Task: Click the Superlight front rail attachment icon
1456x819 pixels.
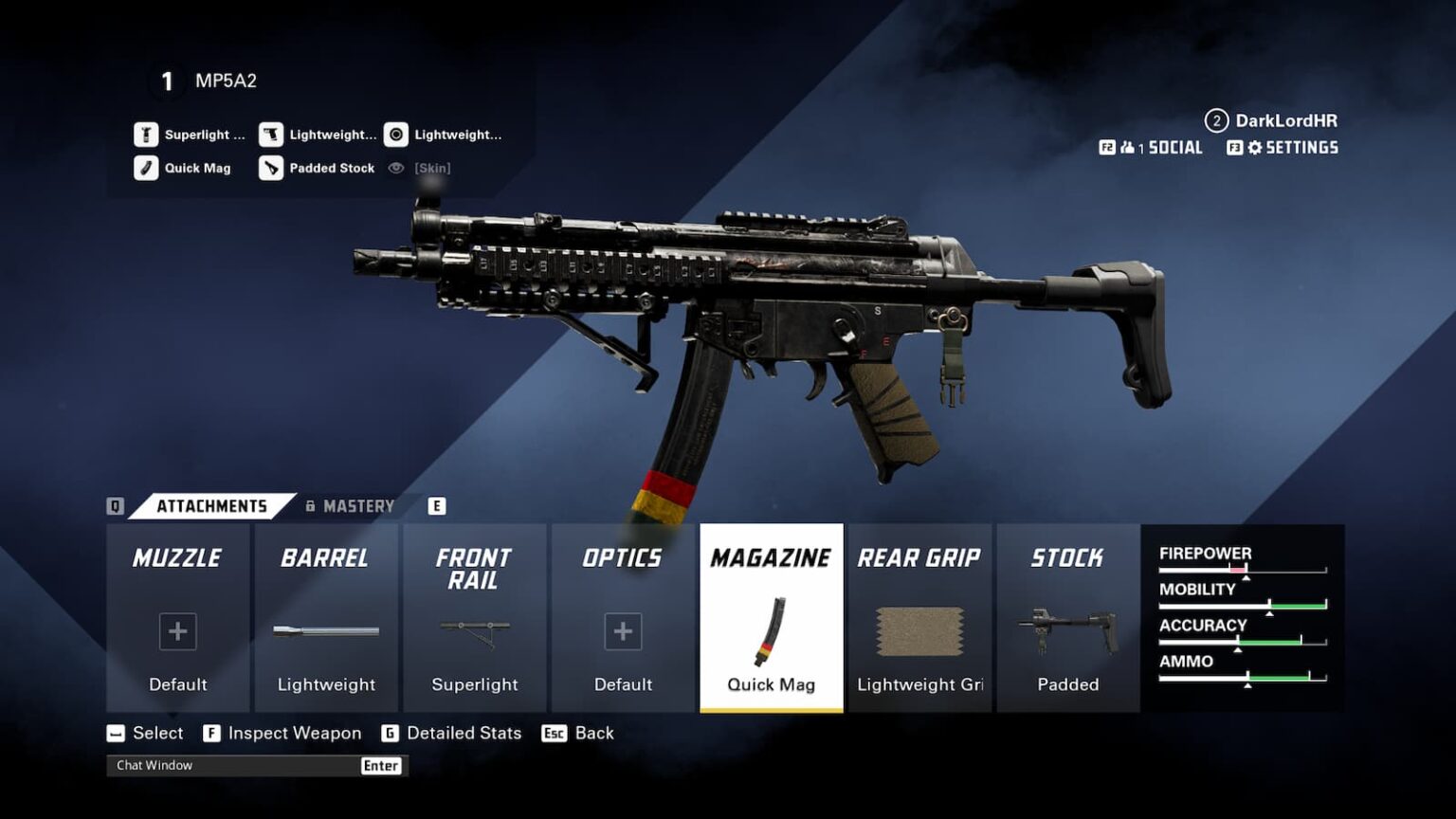Action: pyautogui.click(x=146, y=134)
